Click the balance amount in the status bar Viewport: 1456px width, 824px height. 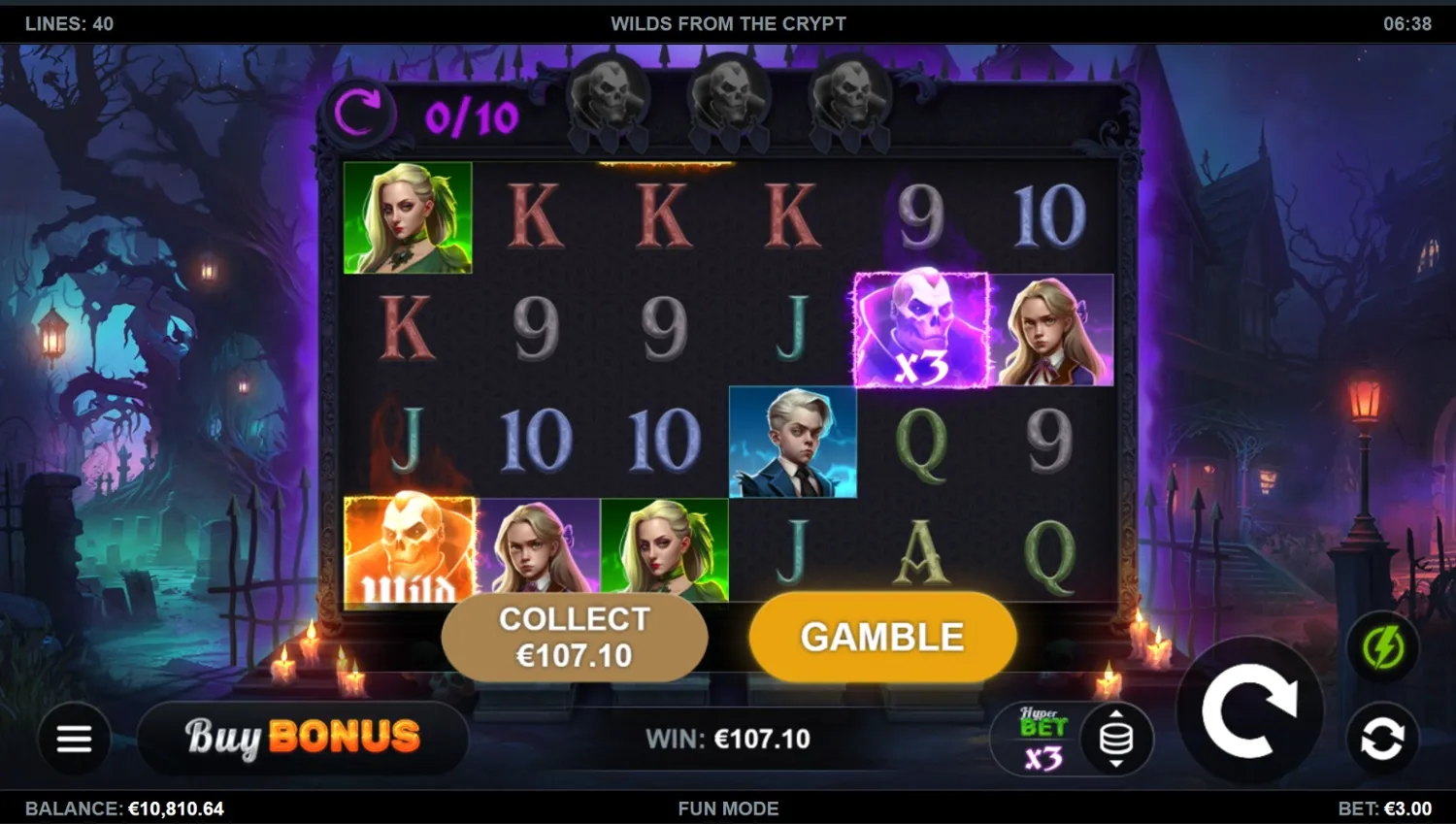[x=176, y=808]
